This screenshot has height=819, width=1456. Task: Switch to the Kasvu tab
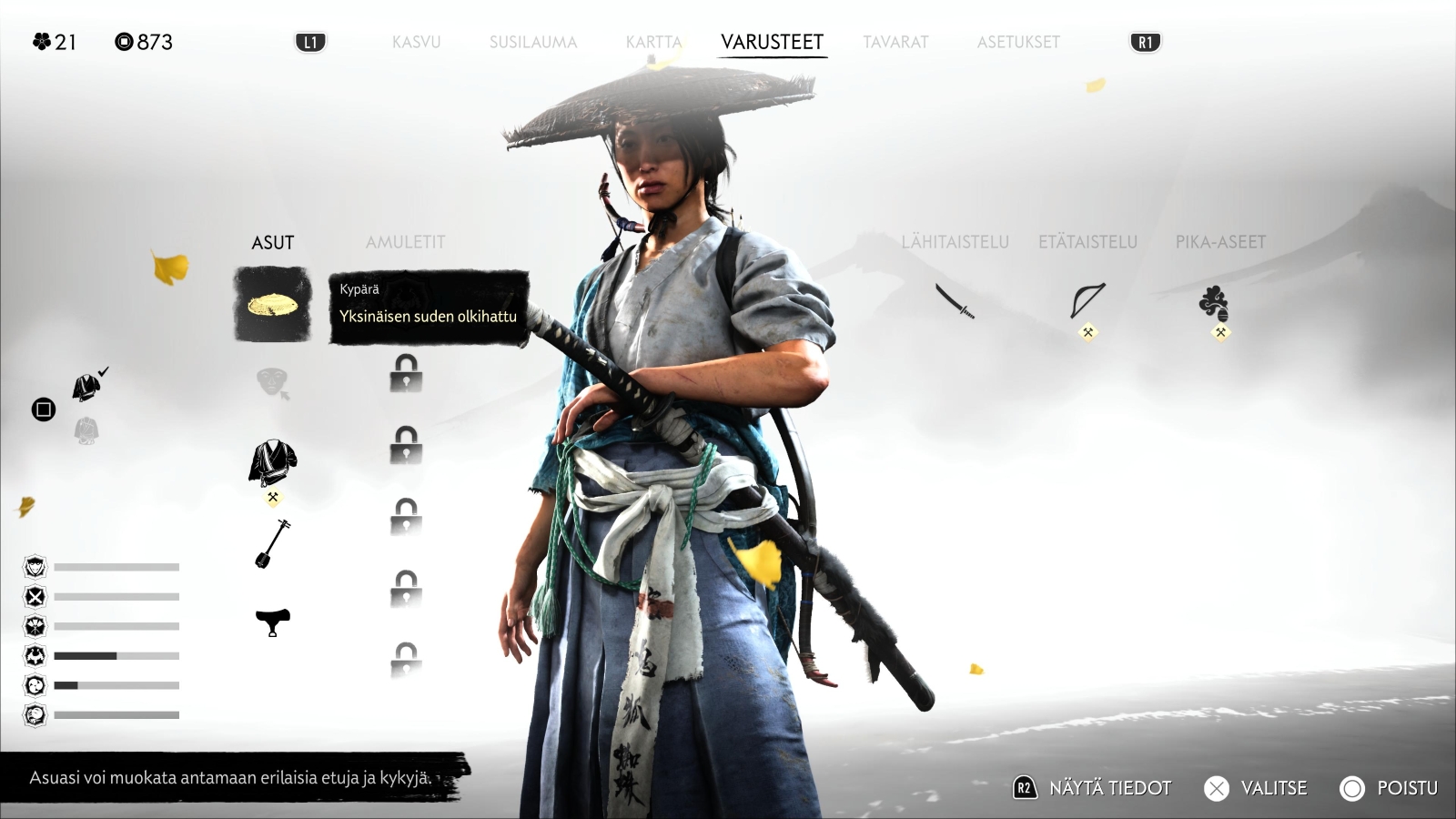coord(416,42)
